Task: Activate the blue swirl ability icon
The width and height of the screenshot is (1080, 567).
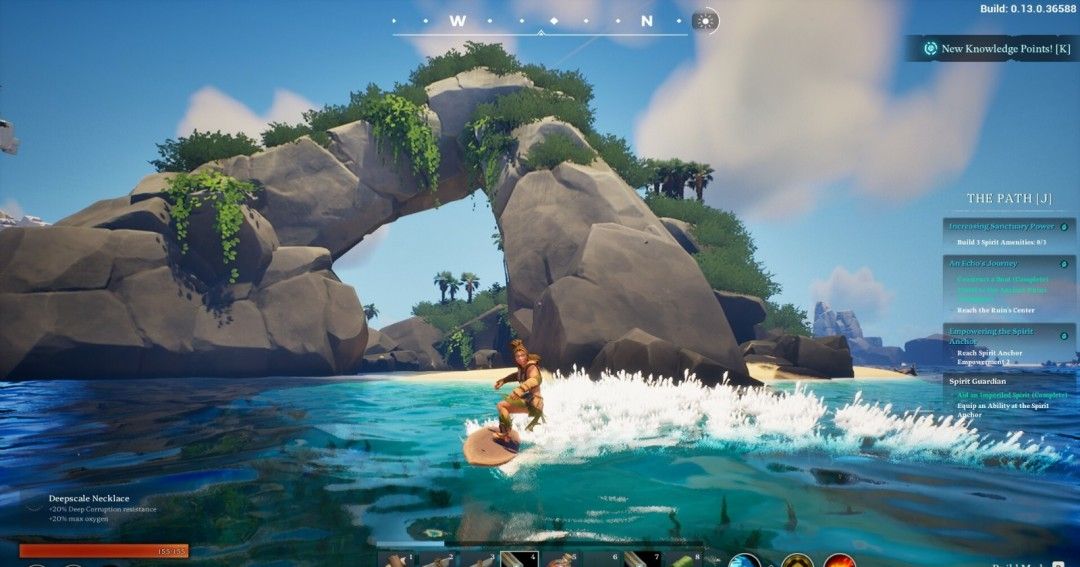Action: (744, 561)
